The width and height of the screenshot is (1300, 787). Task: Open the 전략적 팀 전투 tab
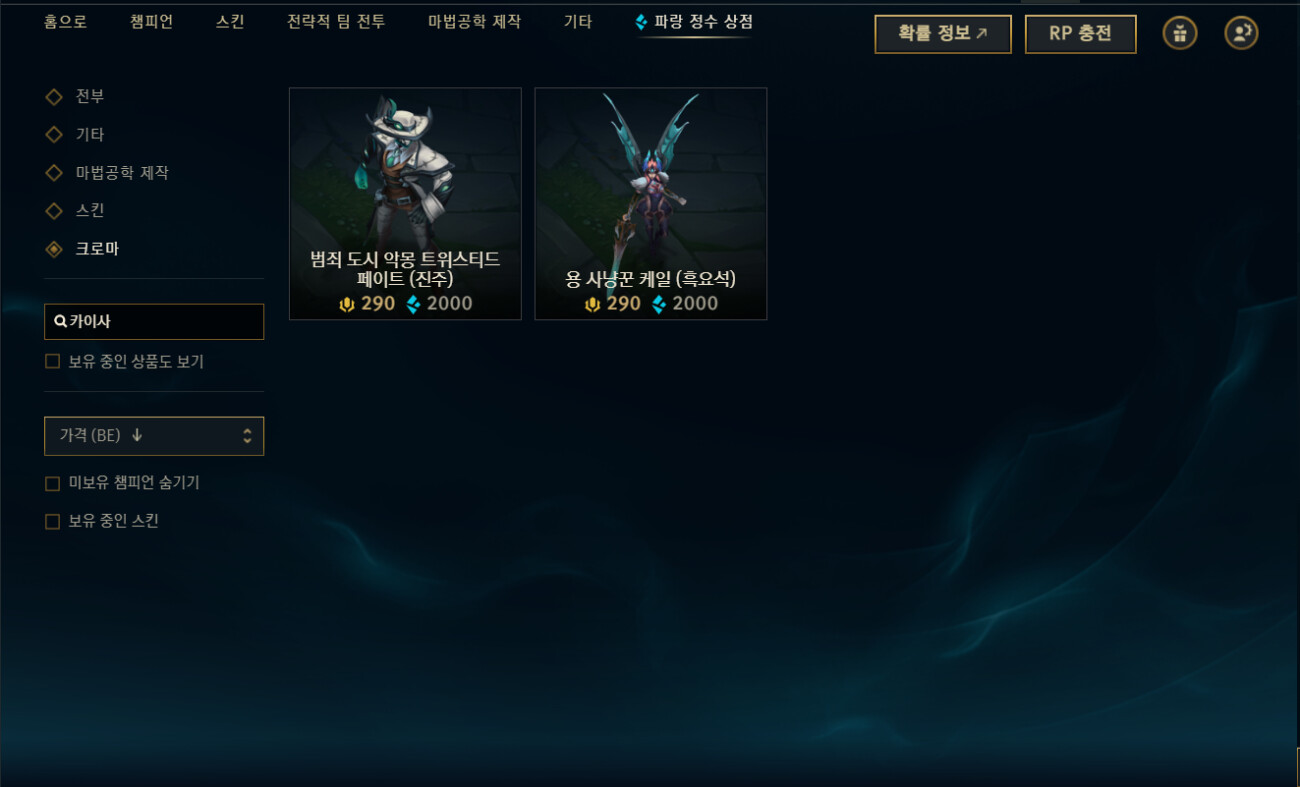click(x=336, y=20)
